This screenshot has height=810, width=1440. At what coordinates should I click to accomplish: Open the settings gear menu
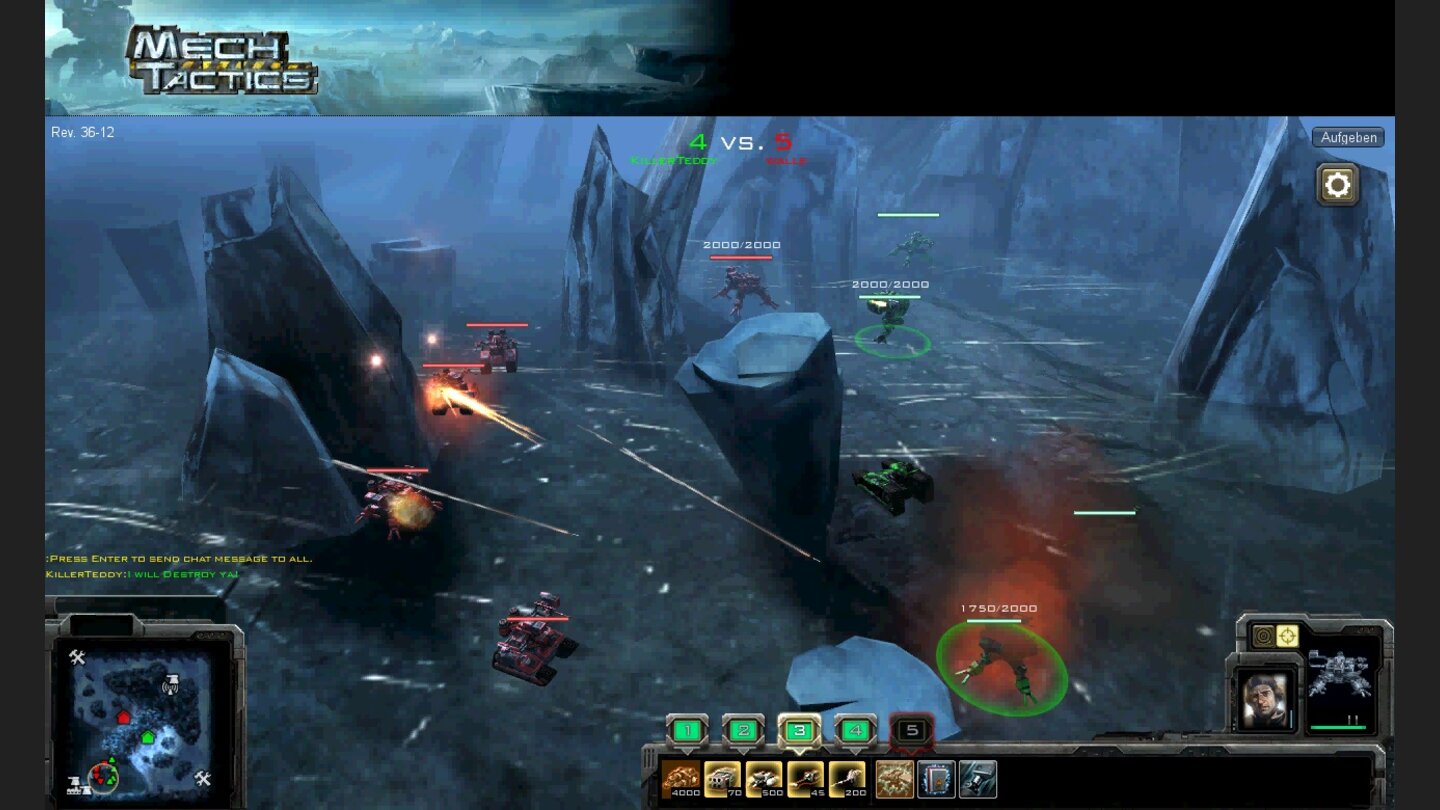(x=1338, y=183)
